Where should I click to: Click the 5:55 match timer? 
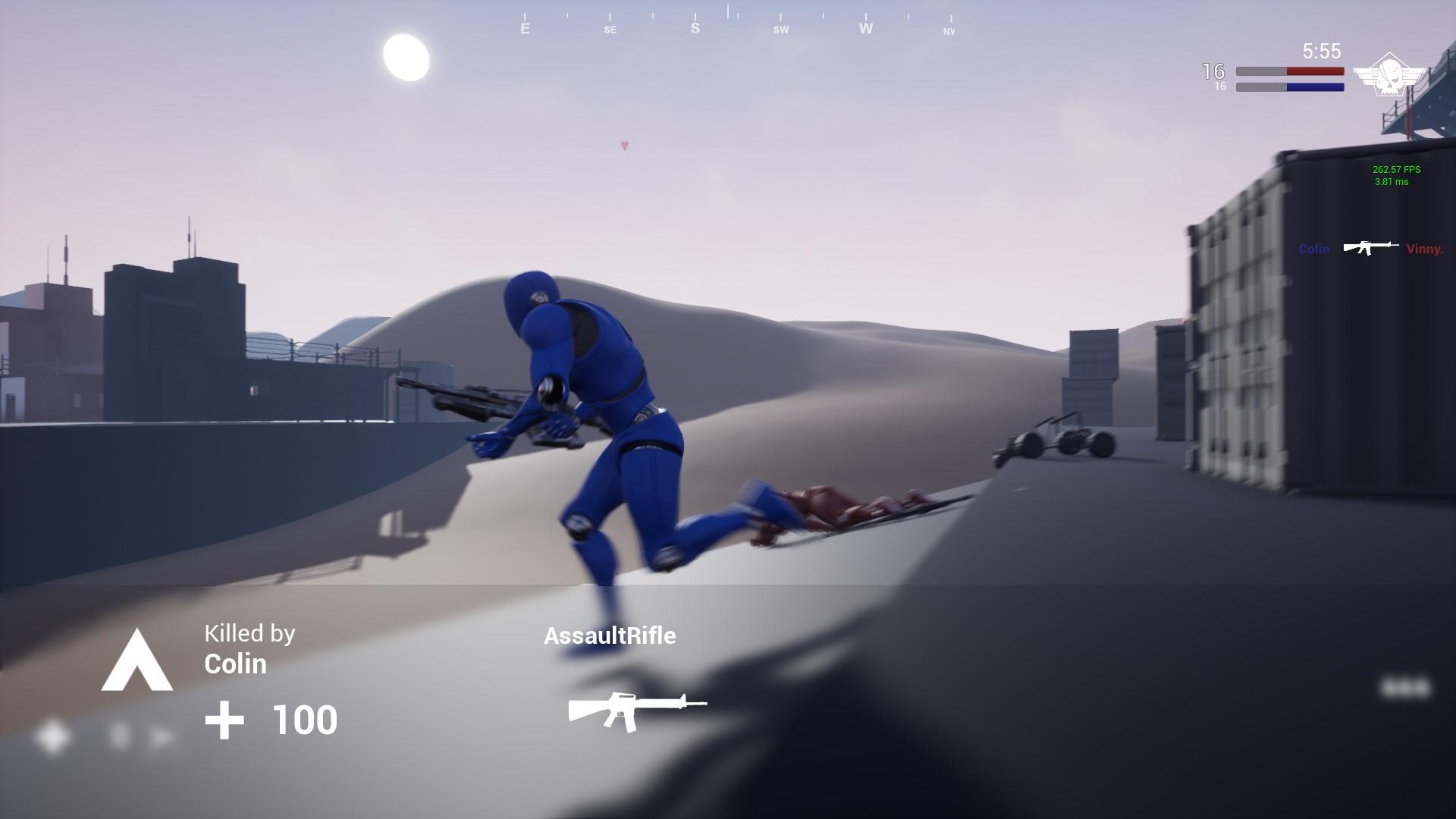point(1319,52)
